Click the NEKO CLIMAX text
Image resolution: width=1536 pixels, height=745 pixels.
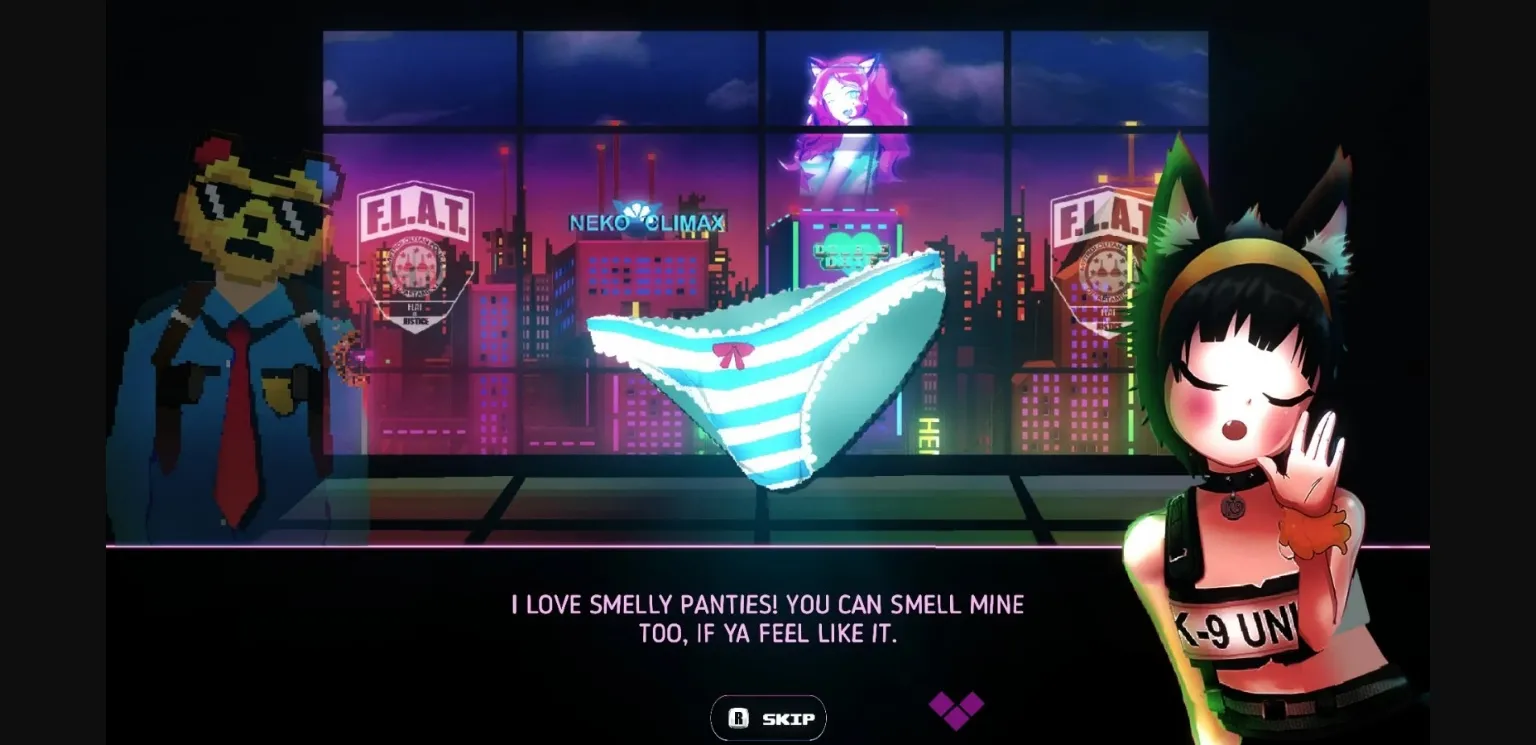click(645, 223)
